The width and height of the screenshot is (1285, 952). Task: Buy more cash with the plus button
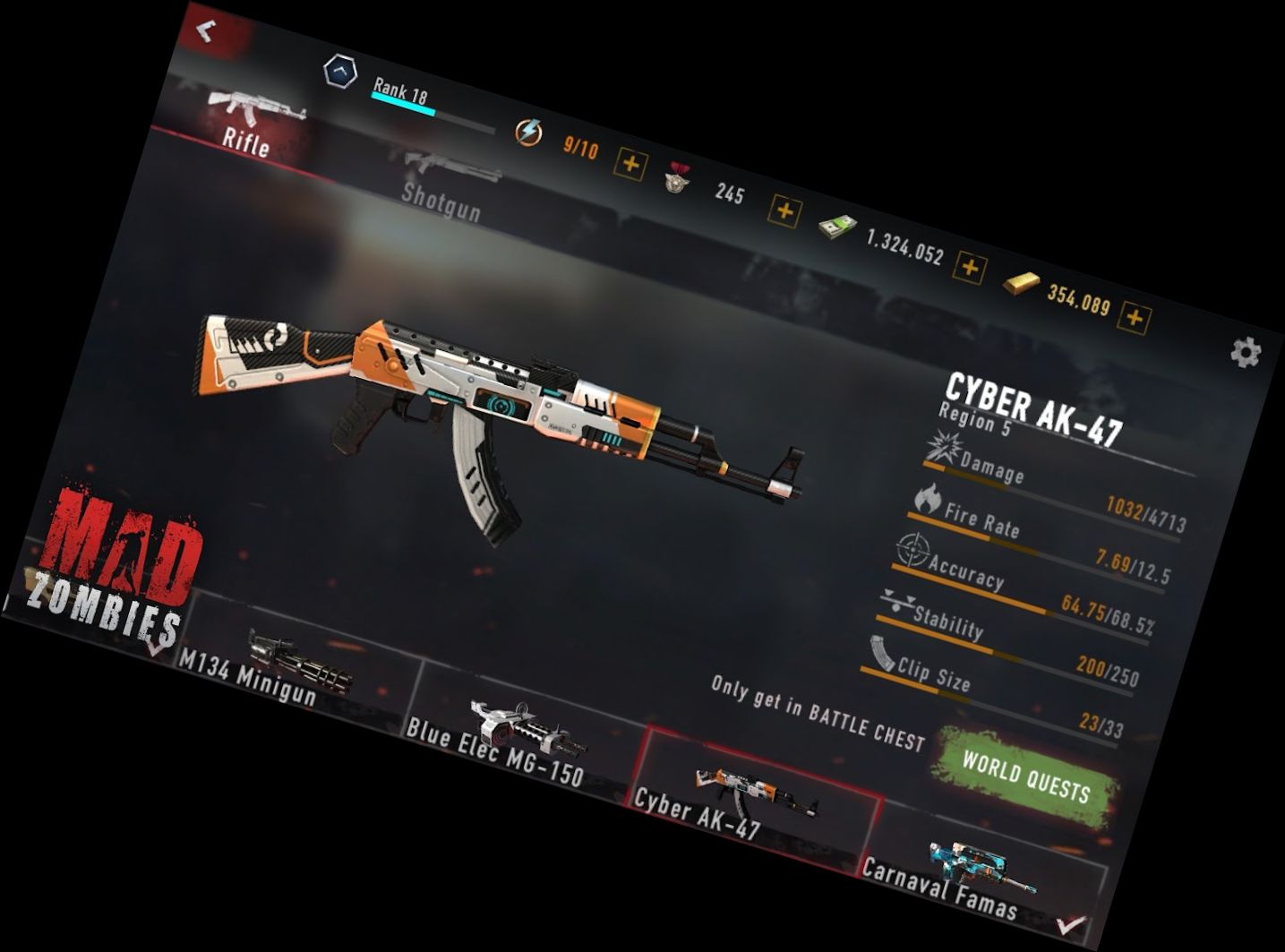tap(970, 267)
